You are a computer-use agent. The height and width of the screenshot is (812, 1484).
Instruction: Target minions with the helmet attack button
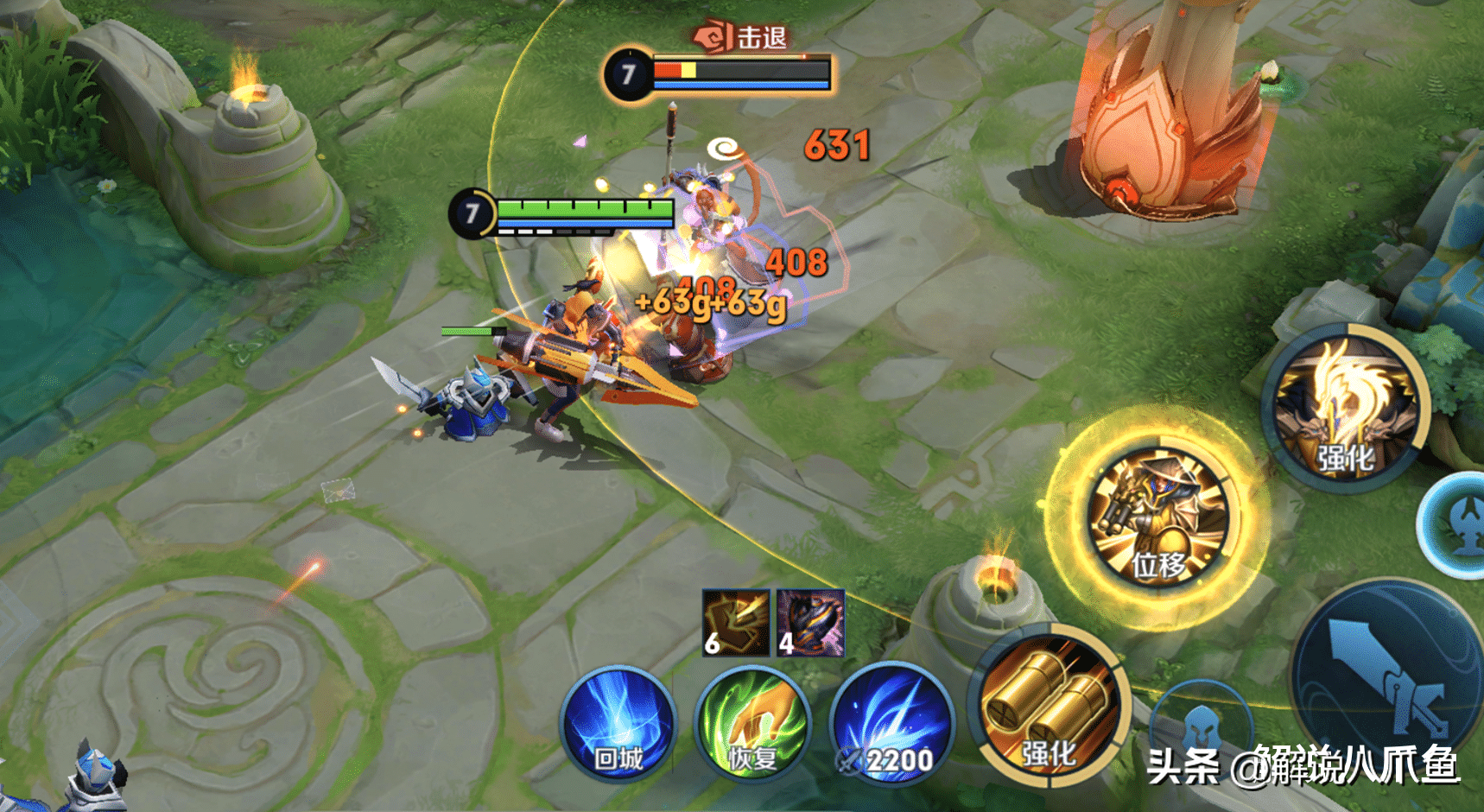click(1201, 724)
